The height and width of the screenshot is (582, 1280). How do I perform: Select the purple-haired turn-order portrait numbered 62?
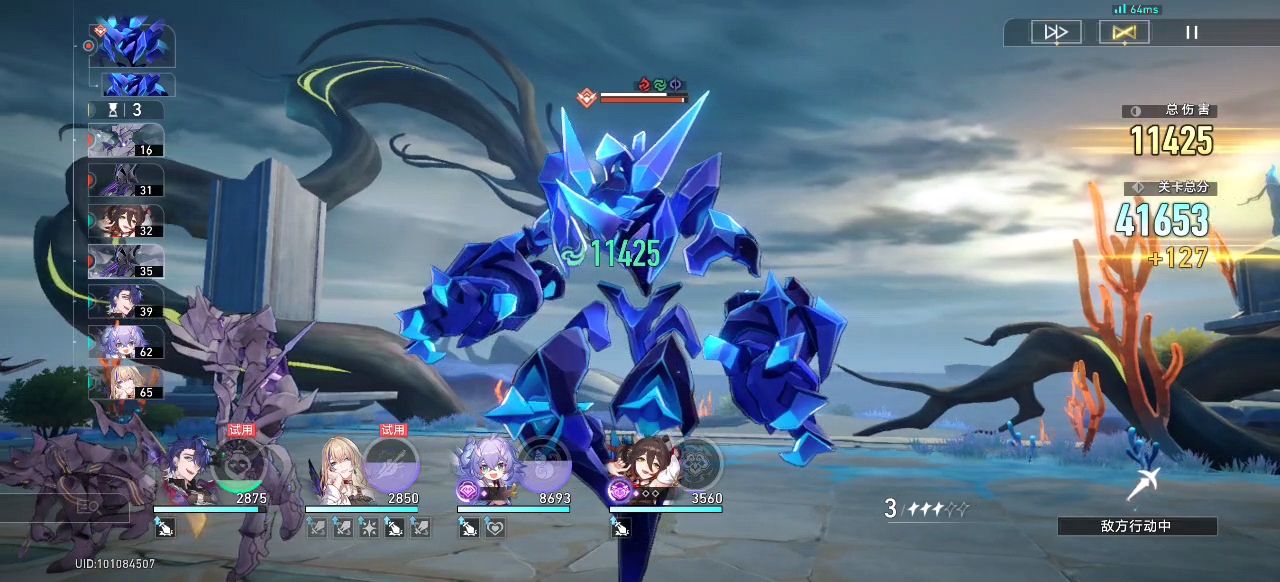(126, 342)
